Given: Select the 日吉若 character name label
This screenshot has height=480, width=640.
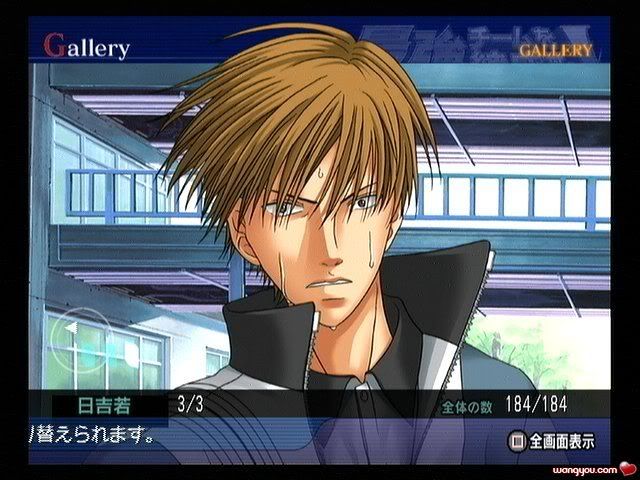Looking at the screenshot, I should pos(96,407).
